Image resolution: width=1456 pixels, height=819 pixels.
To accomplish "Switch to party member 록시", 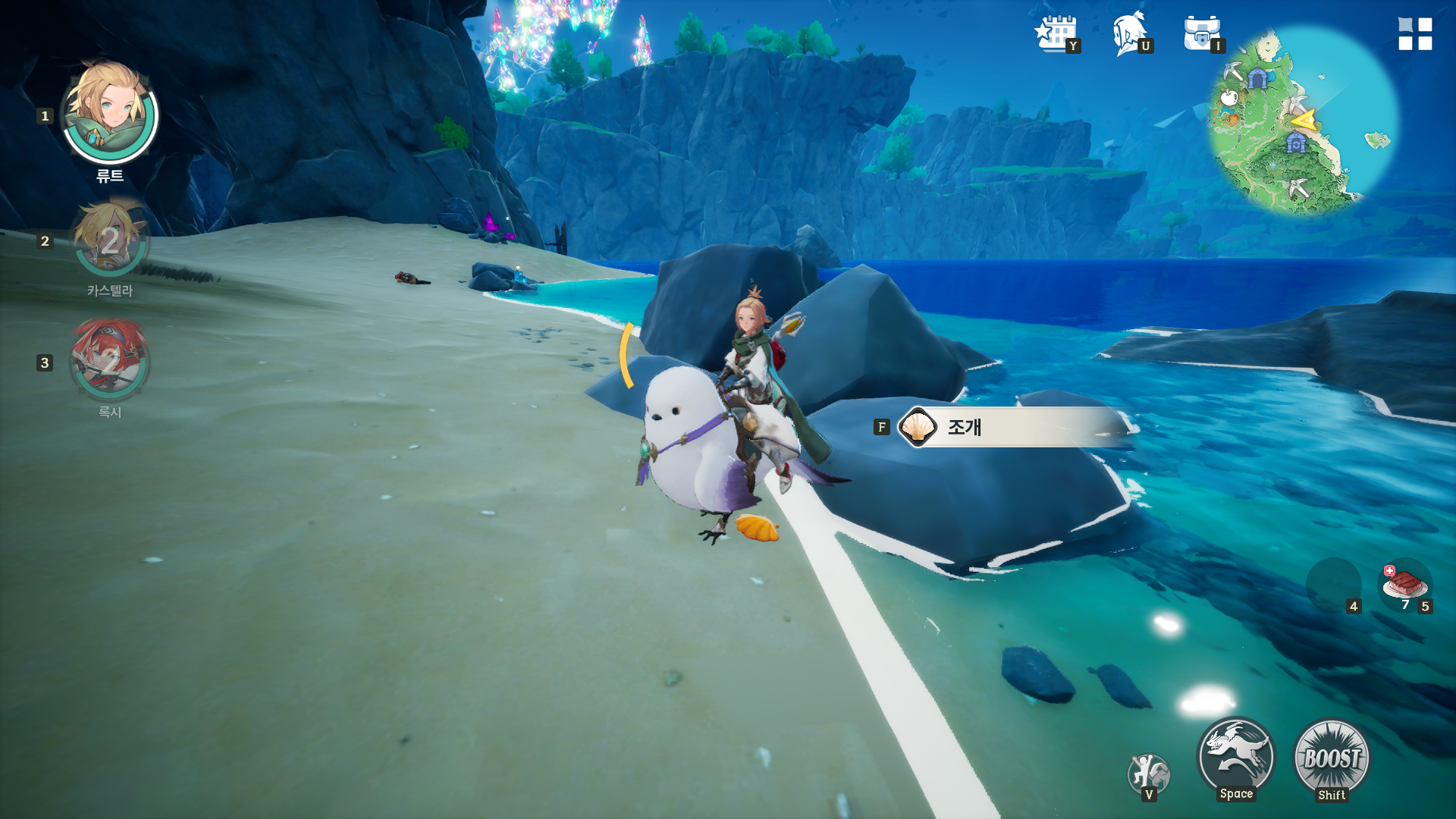I will [x=110, y=361].
